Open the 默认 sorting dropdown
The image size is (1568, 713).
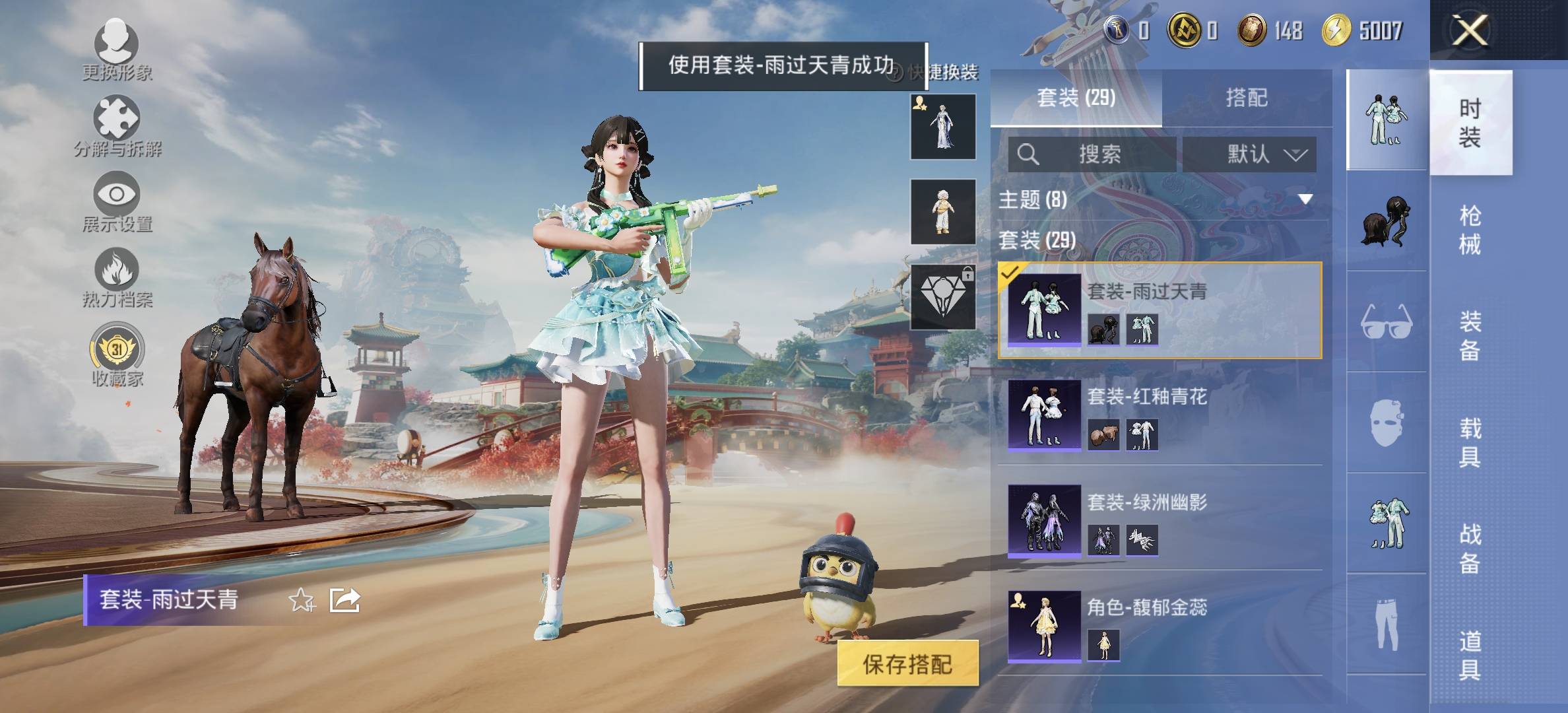[1251, 154]
